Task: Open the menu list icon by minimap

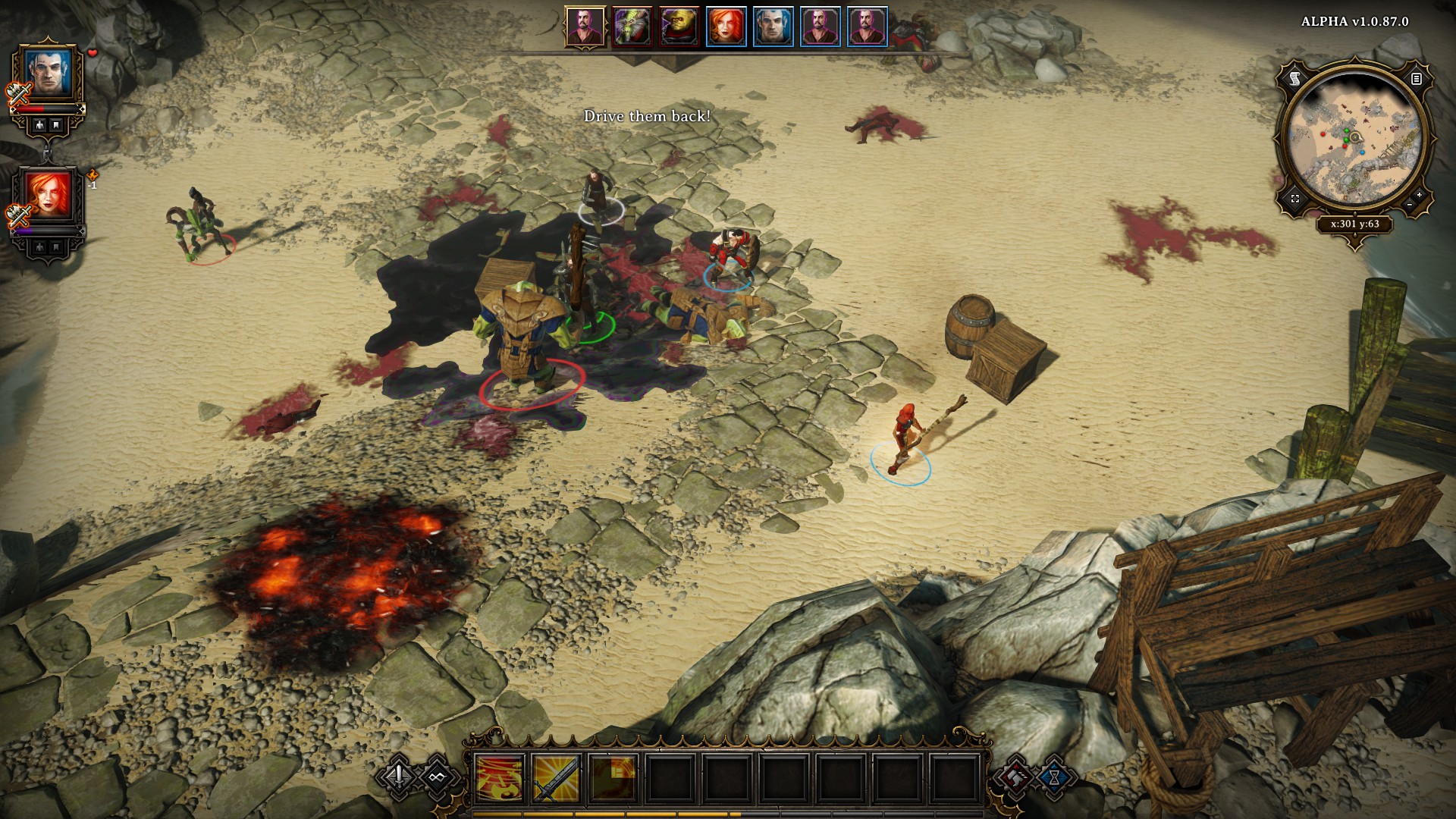Action: point(1416,78)
